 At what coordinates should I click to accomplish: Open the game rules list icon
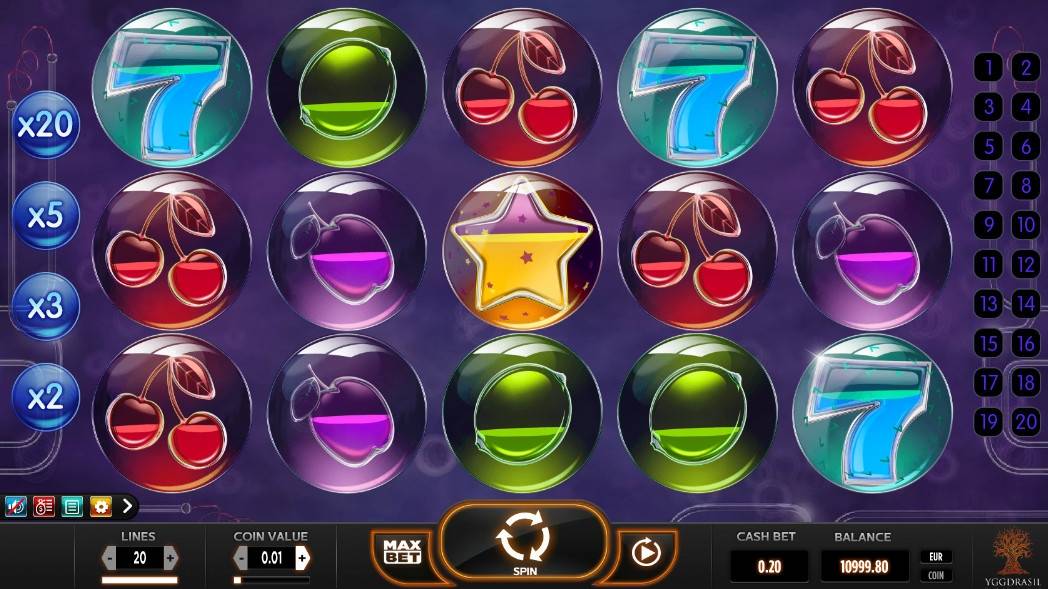(x=72, y=506)
